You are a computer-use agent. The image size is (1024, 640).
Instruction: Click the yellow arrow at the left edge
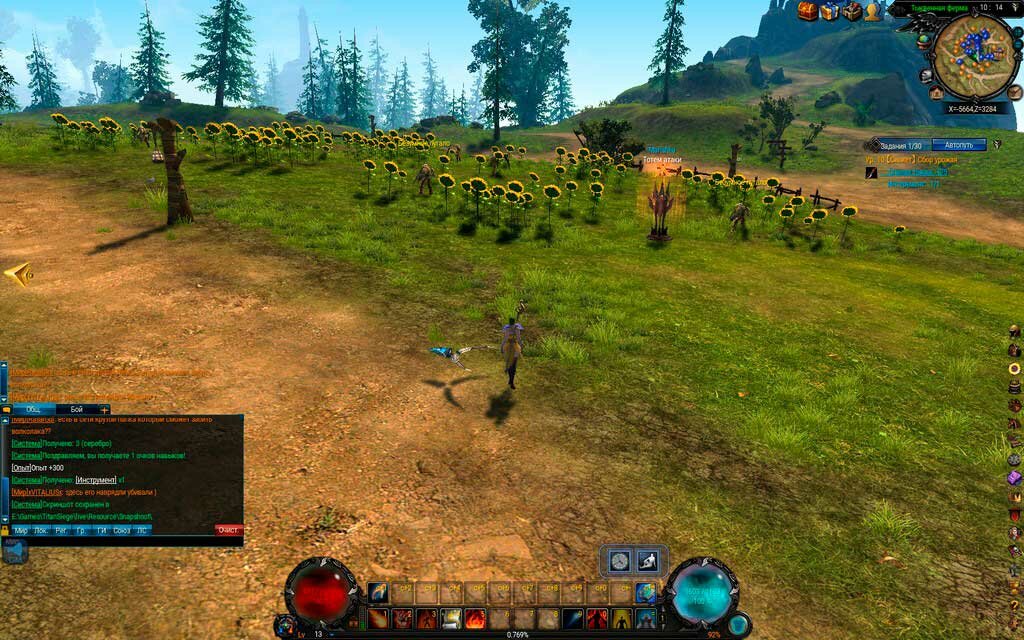pyautogui.click(x=17, y=274)
